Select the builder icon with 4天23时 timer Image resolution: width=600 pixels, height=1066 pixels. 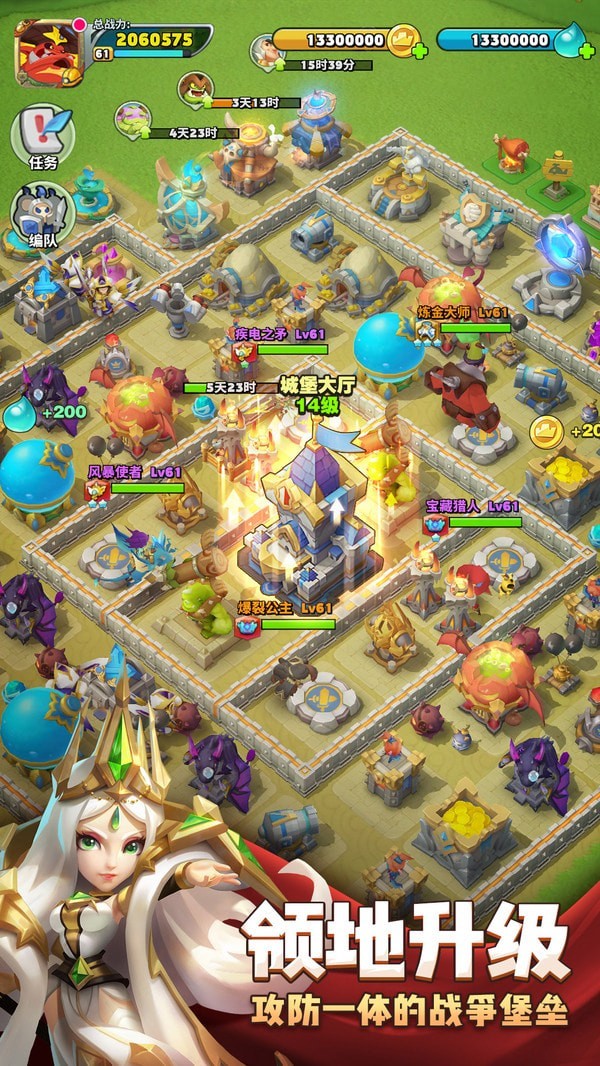point(131,119)
